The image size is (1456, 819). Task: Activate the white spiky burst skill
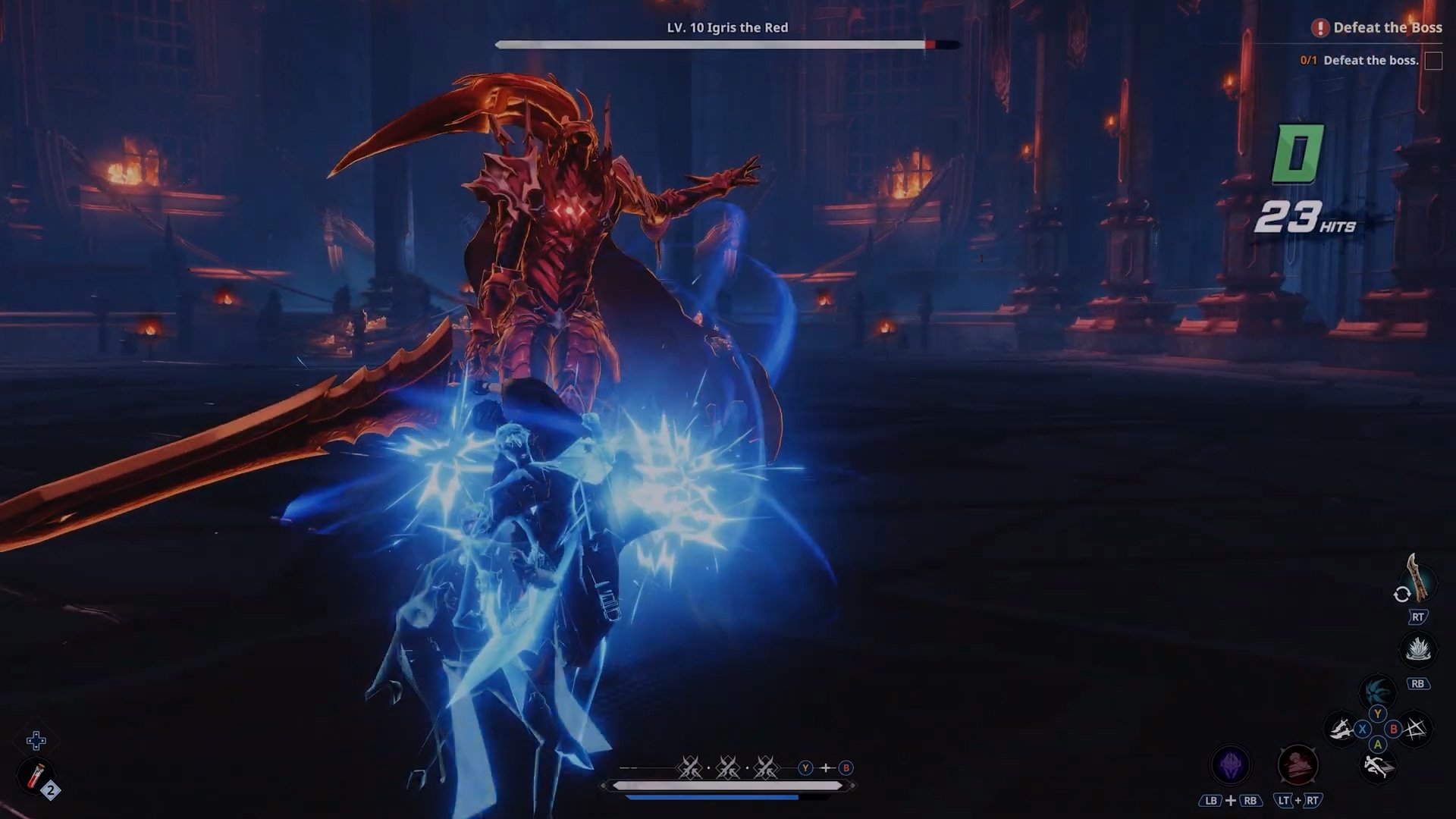click(1417, 650)
